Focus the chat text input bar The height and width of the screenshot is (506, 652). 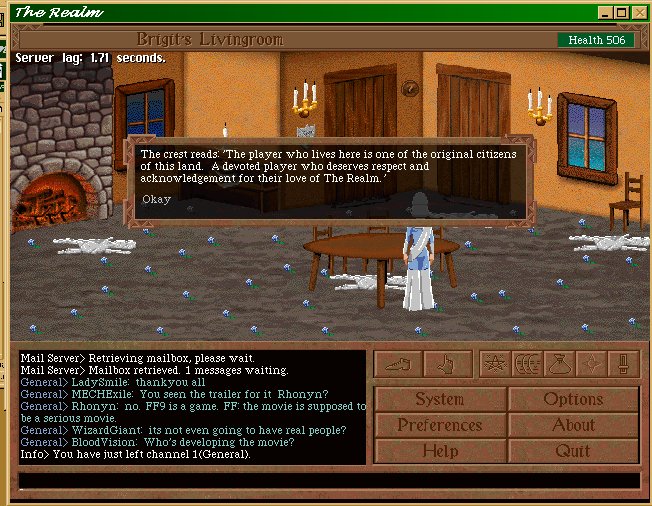click(x=328, y=481)
